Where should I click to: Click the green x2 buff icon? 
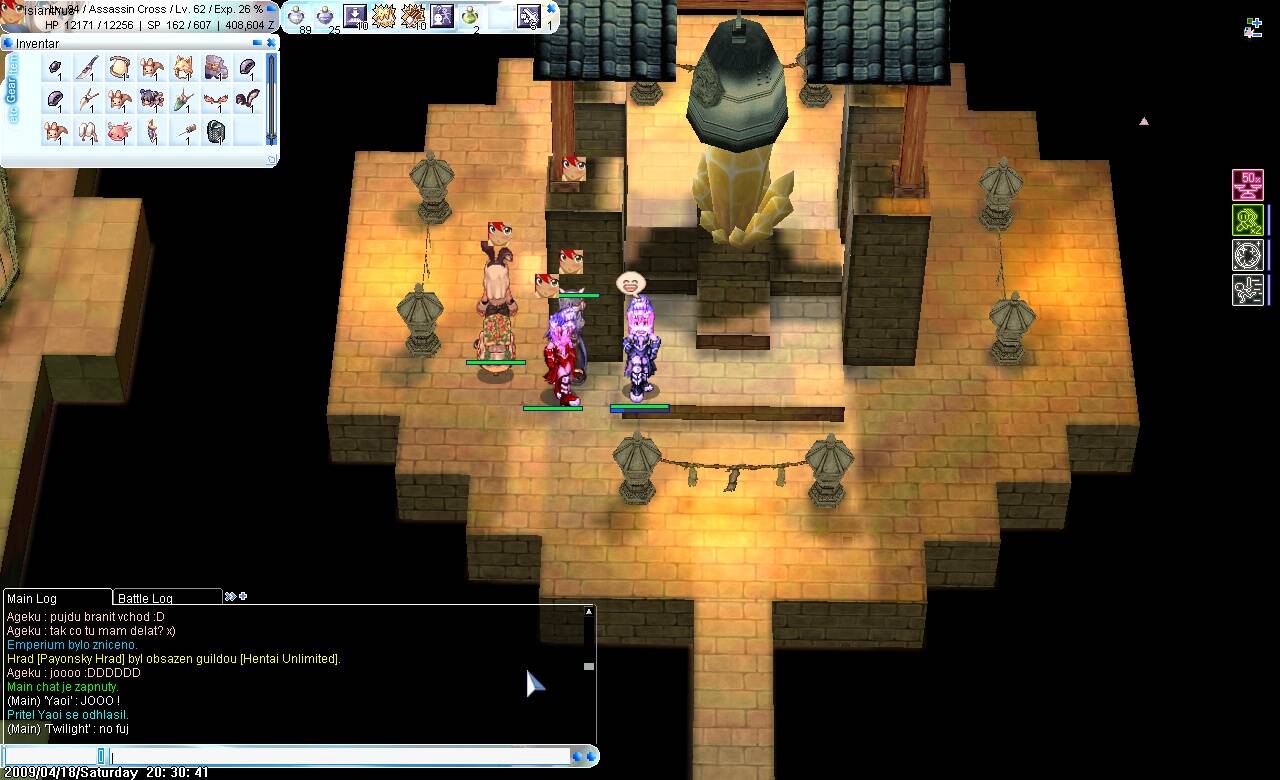click(1247, 220)
